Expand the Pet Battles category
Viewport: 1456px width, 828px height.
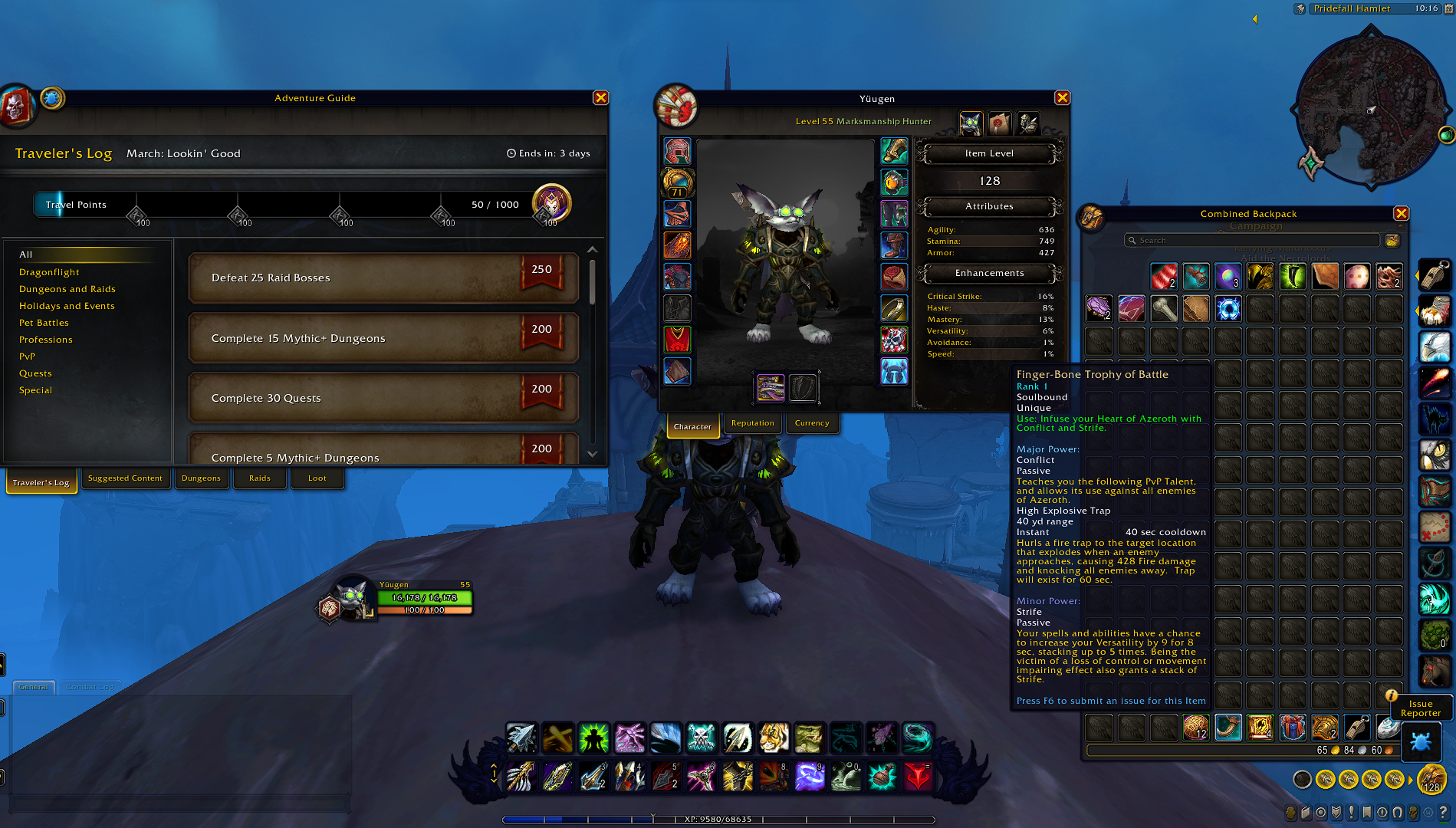point(44,322)
